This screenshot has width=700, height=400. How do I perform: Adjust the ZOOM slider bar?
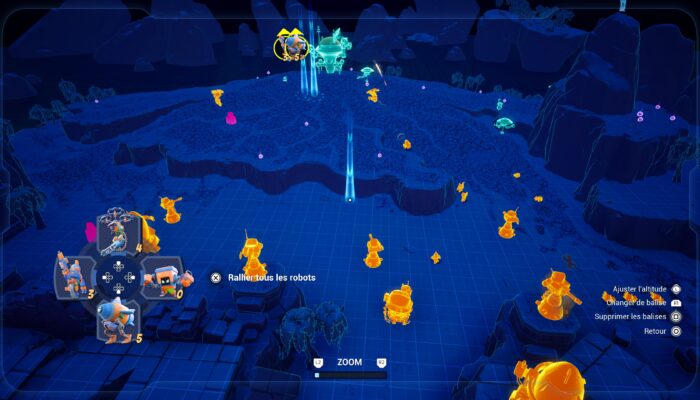point(350,376)
